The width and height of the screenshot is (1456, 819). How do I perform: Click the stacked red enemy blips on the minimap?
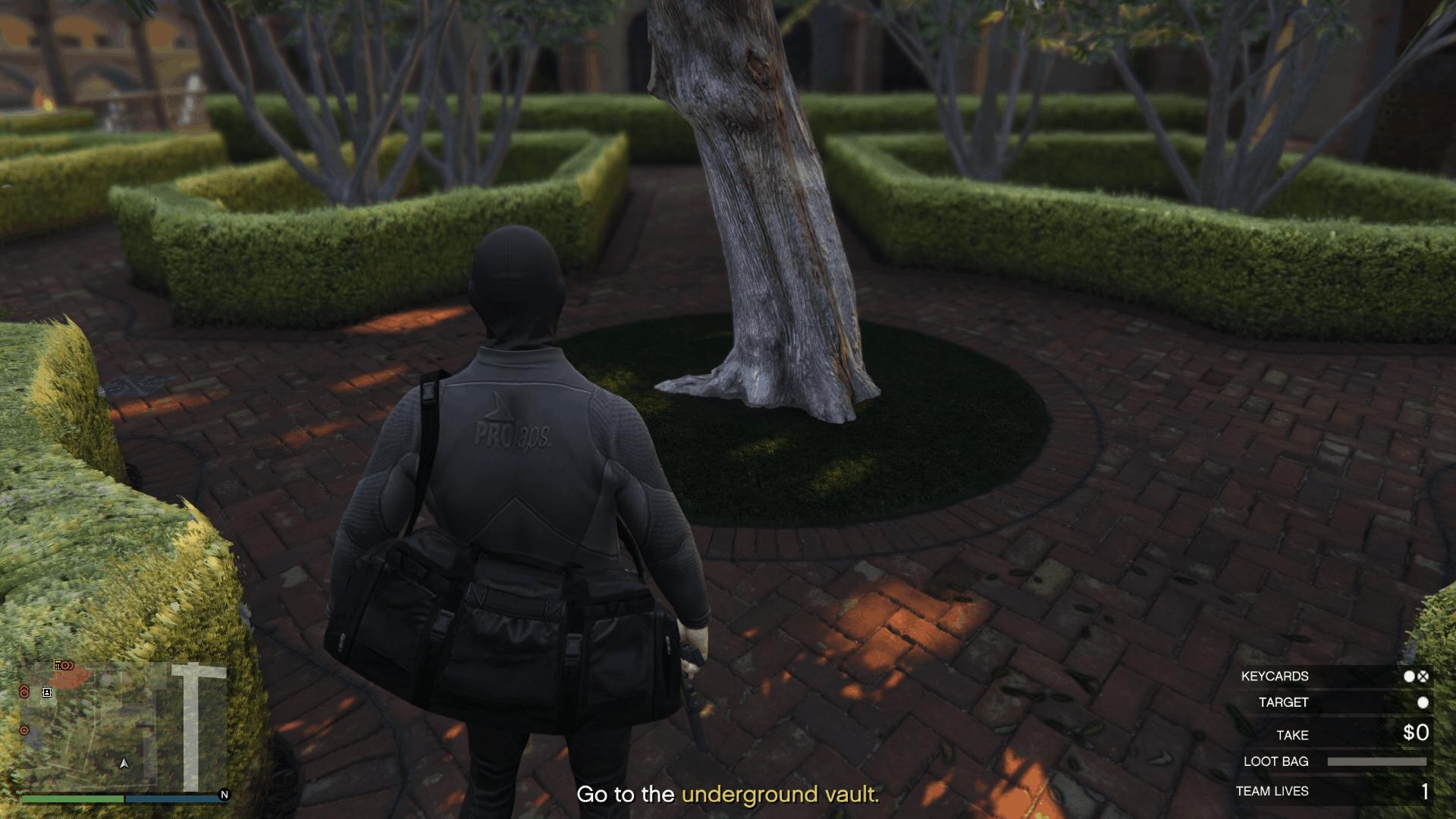coord(24,690)
